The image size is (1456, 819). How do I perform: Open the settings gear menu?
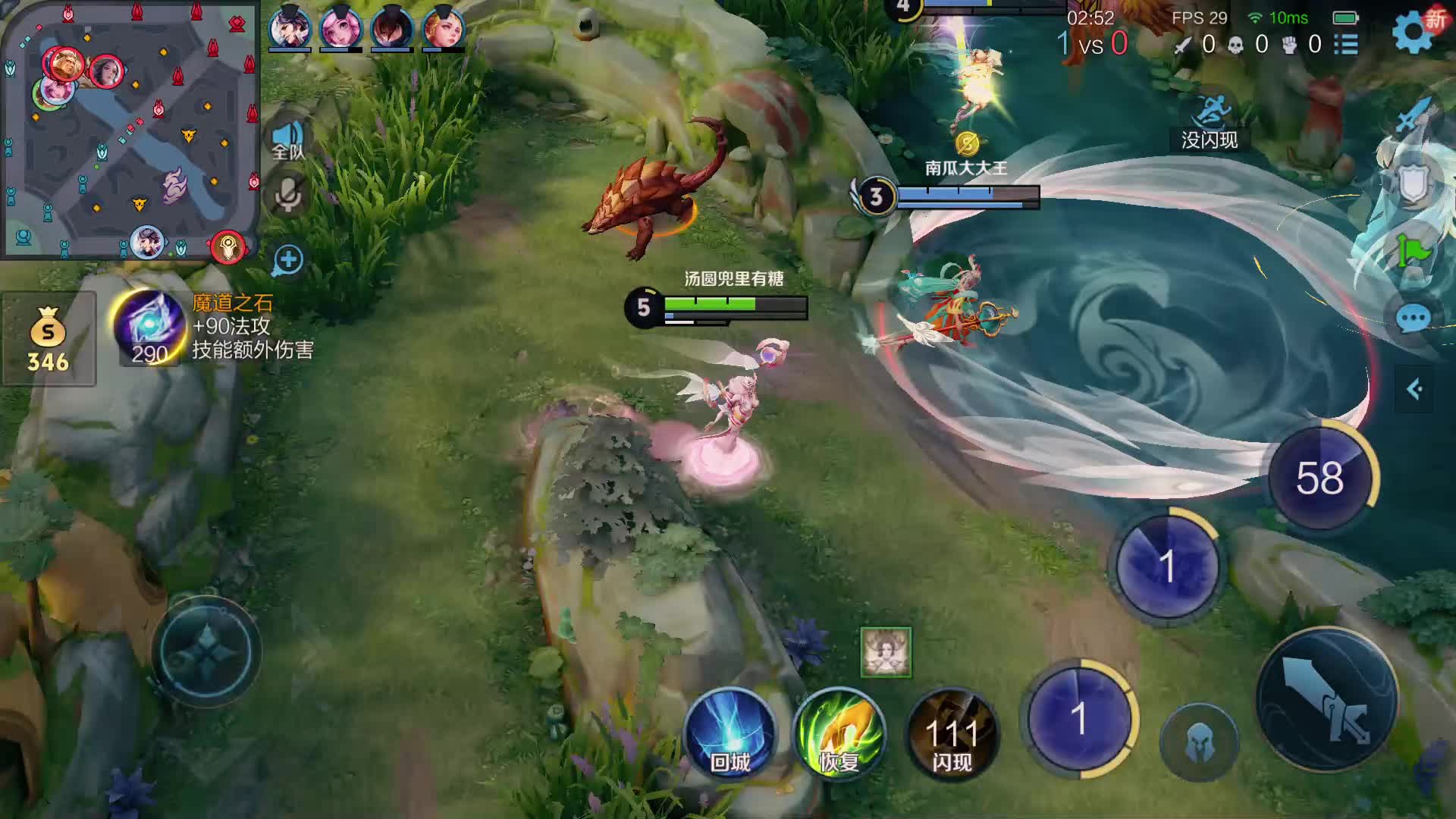coord(1413,32)
